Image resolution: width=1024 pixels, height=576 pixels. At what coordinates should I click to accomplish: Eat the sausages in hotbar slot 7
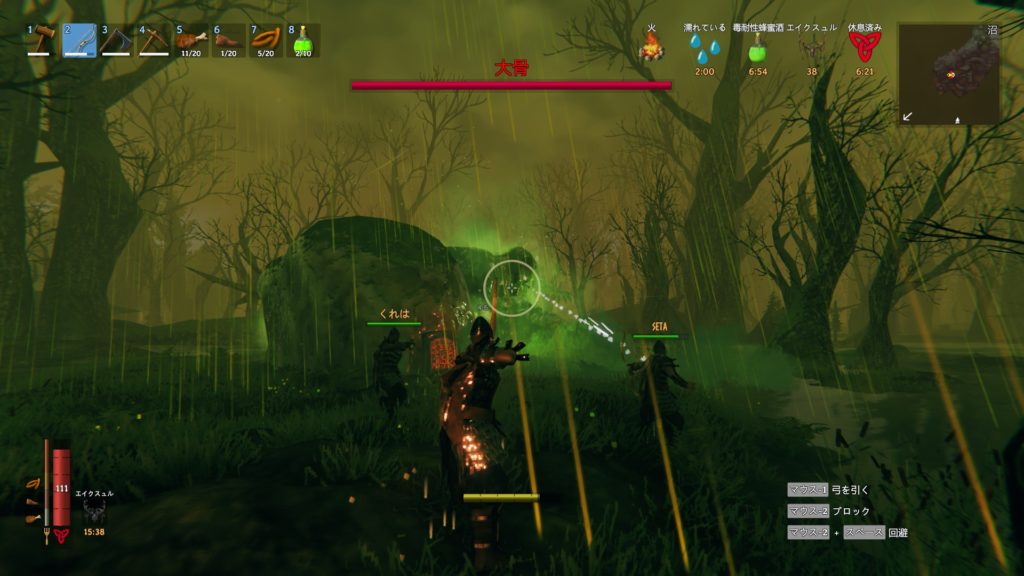[265, 40]
